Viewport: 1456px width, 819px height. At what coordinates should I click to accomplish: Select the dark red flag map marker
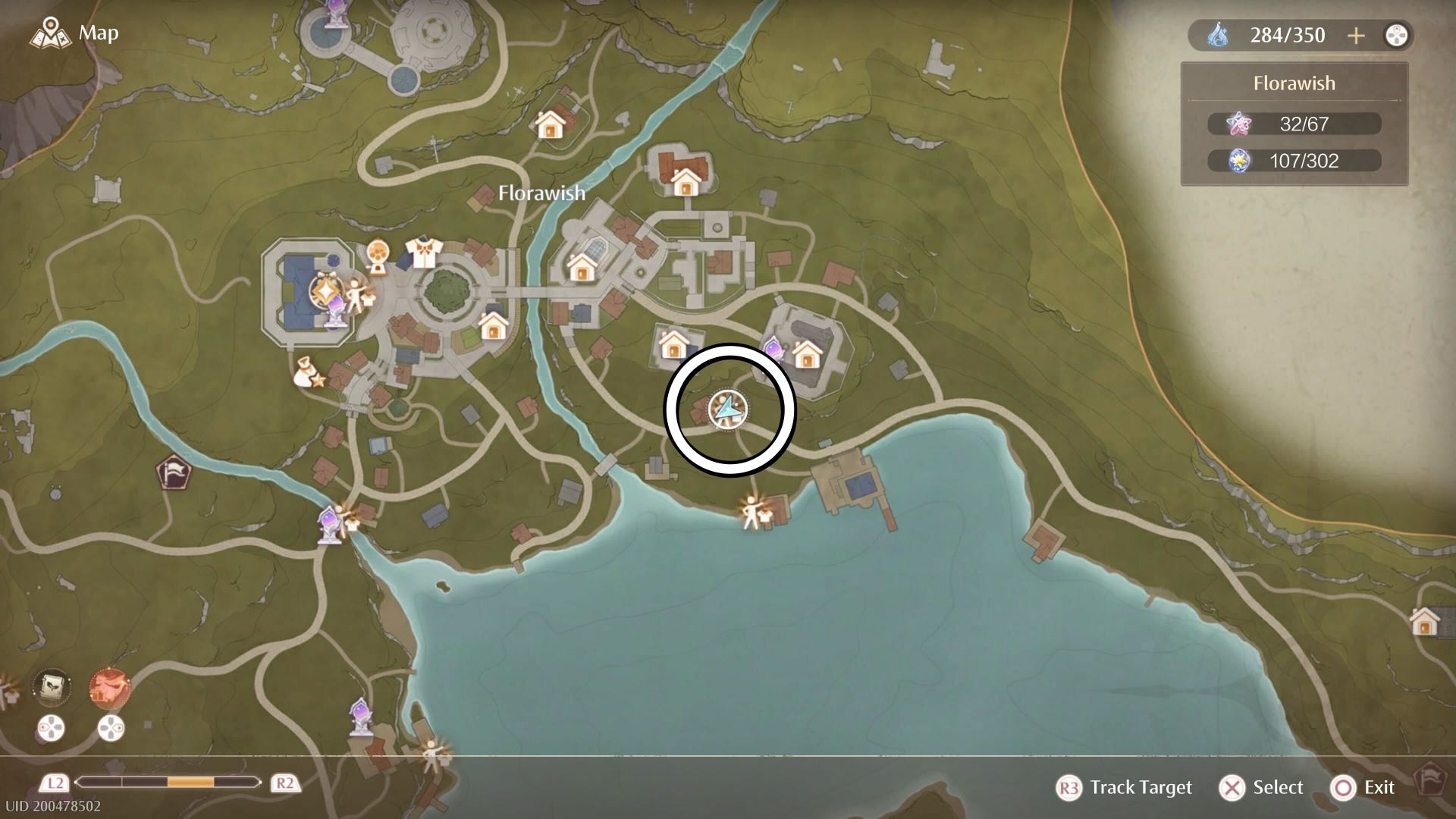[173, 472]
